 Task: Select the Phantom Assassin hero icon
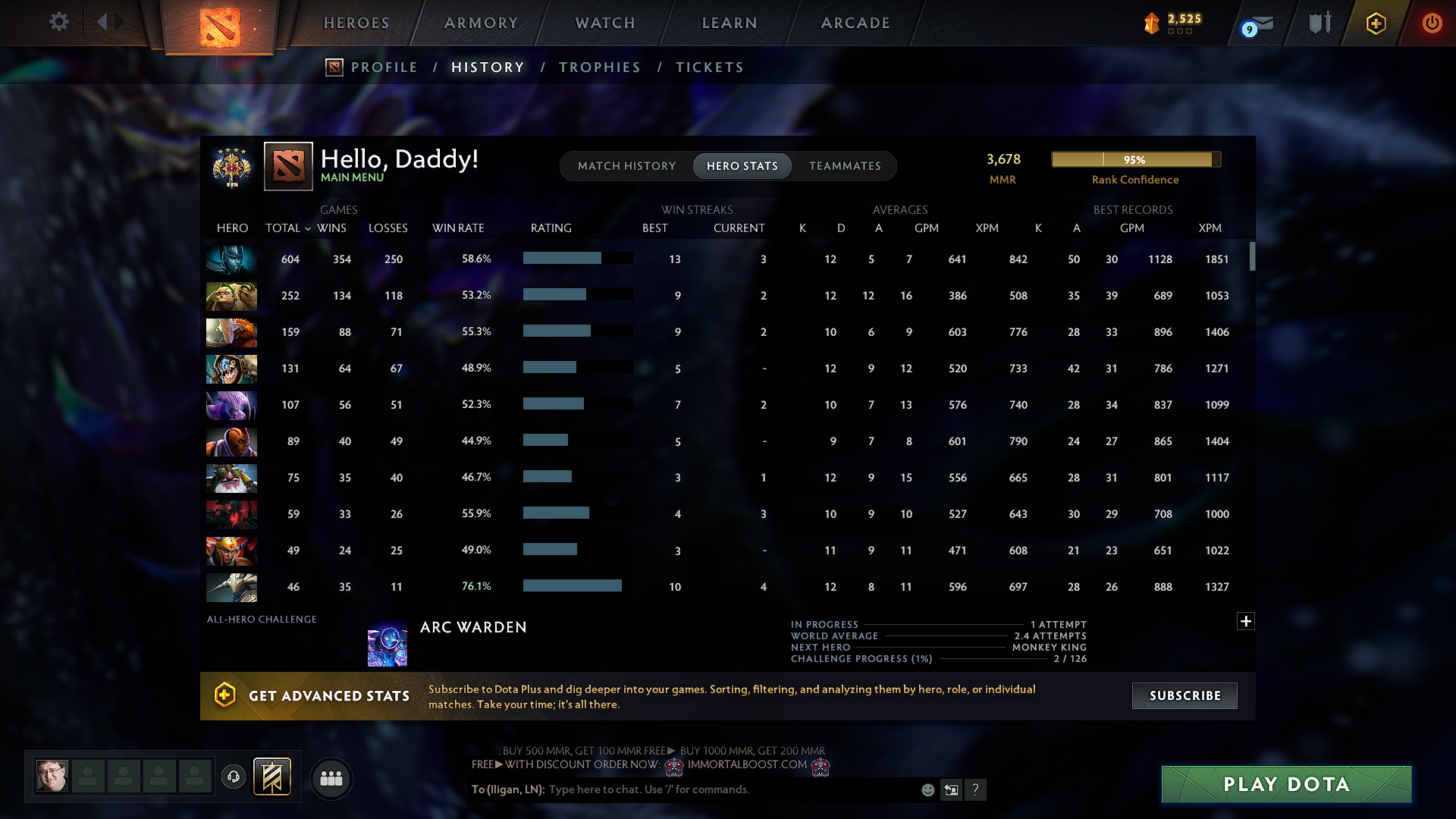tap(231, 259)
